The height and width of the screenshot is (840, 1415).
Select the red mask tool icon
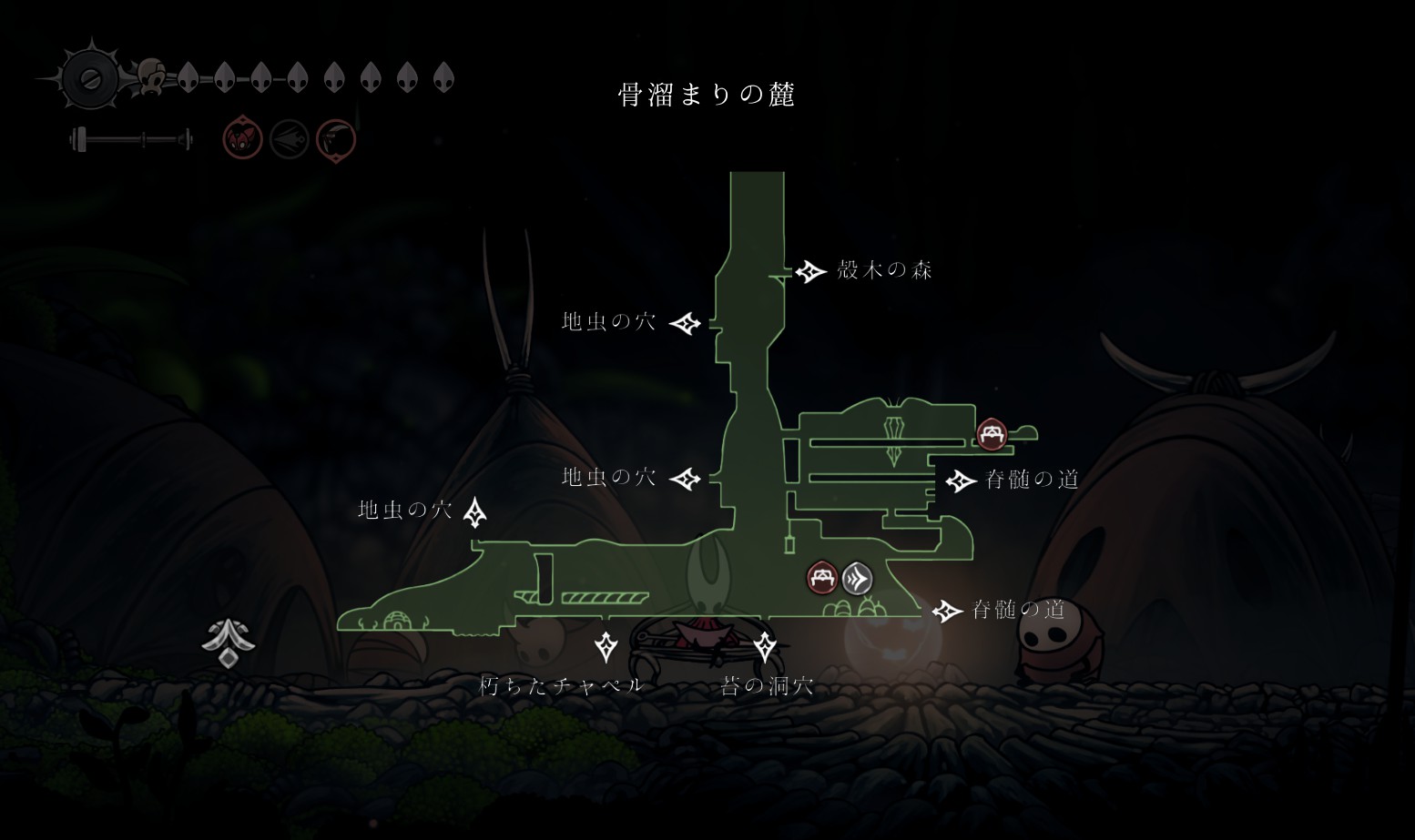pos(243,139)
